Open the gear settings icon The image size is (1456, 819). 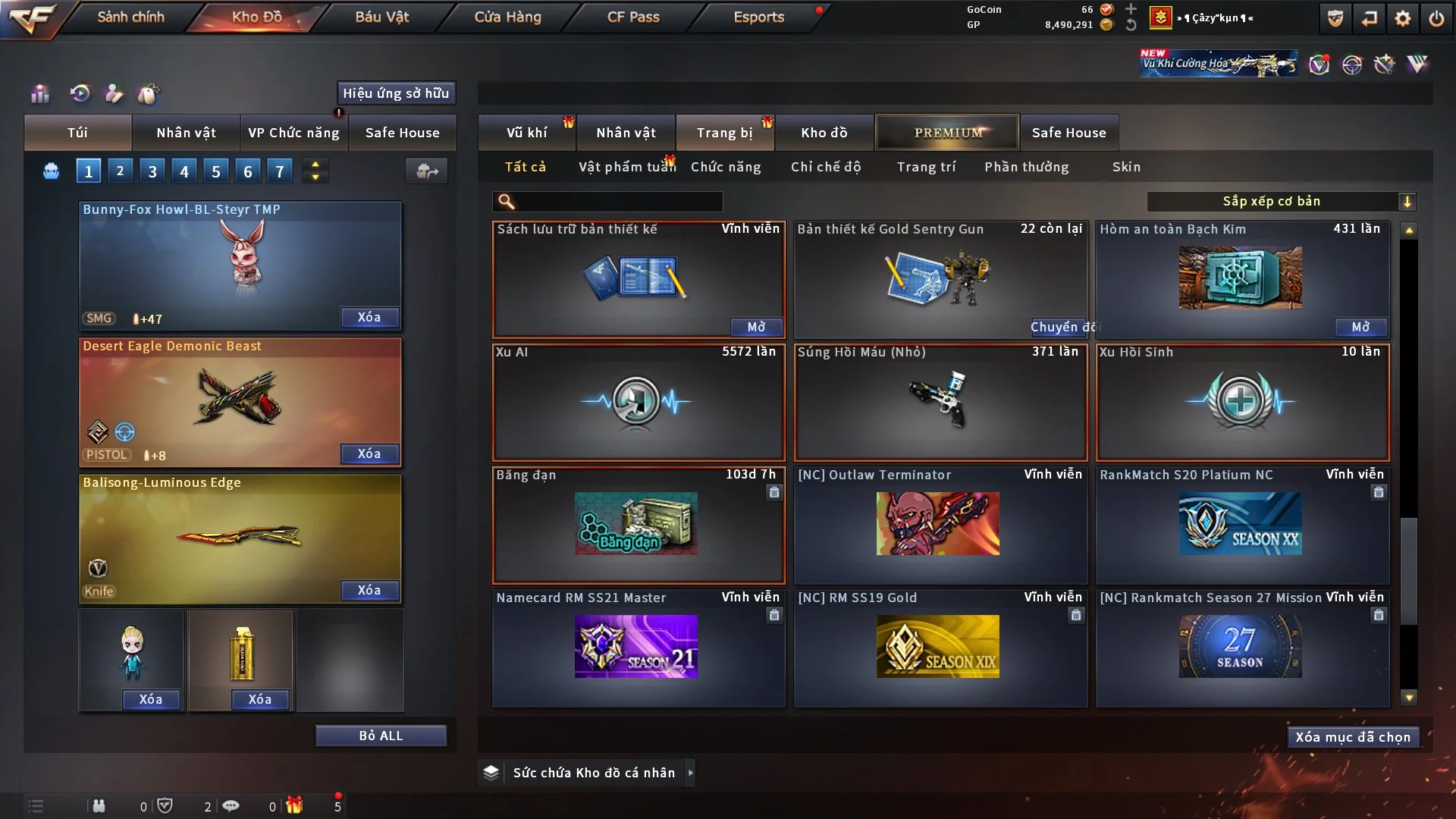click(x=1403, y=18)
